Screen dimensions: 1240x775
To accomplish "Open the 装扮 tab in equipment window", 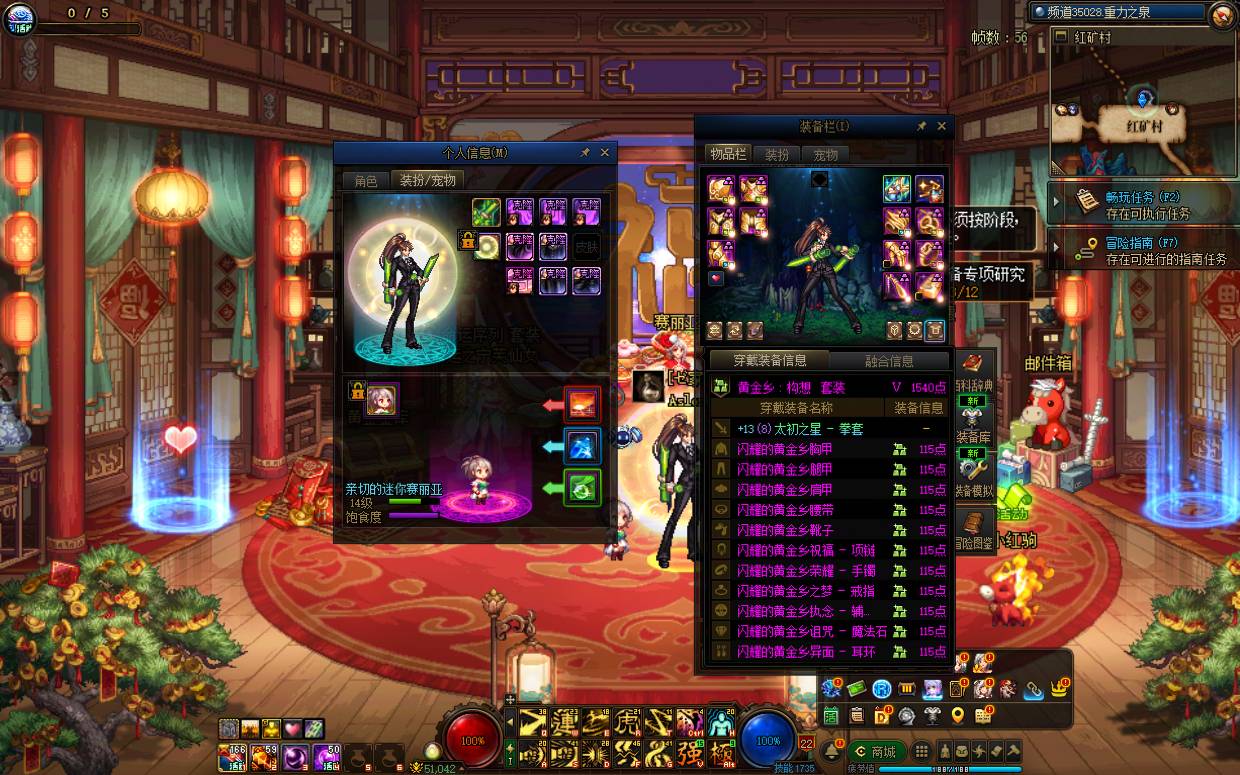I will tap(777, 155).
